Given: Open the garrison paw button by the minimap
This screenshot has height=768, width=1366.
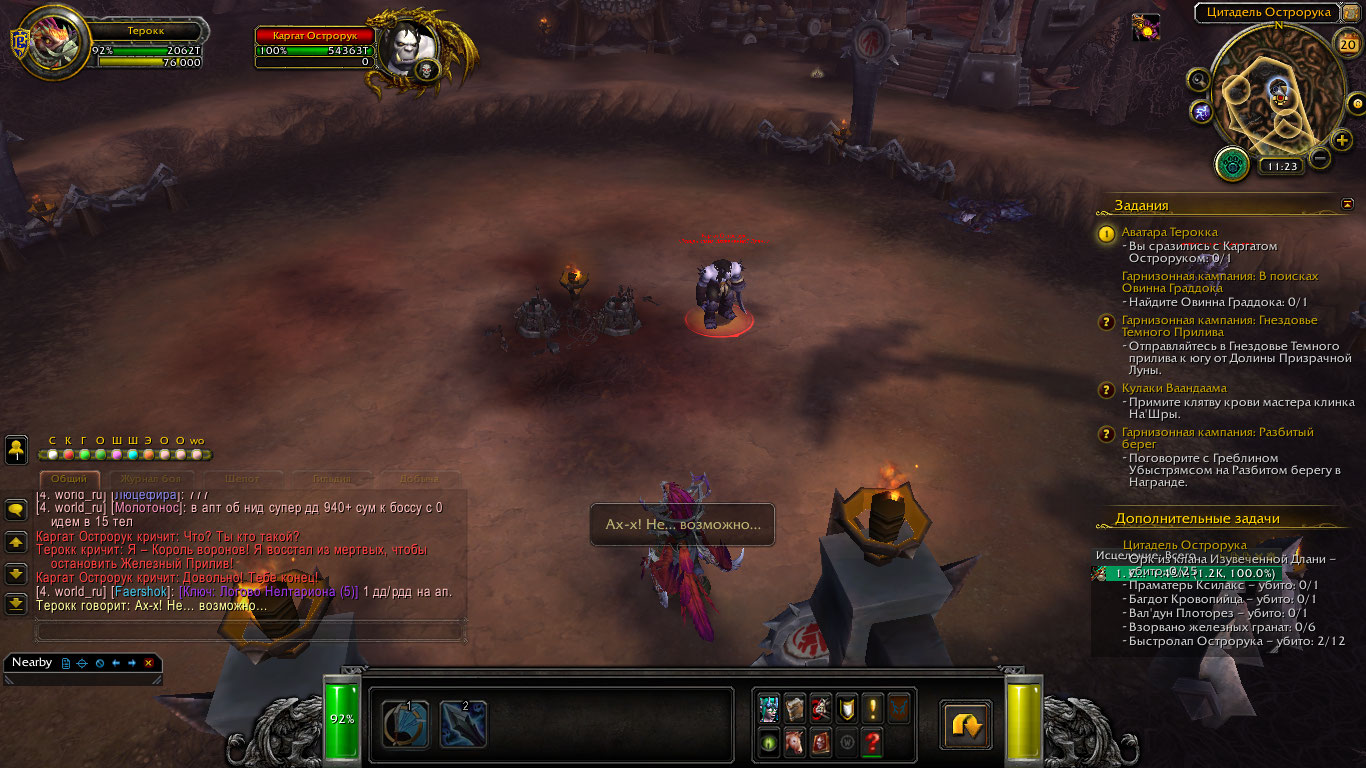Looking at the screenshot, I should tap(1231, 163).
